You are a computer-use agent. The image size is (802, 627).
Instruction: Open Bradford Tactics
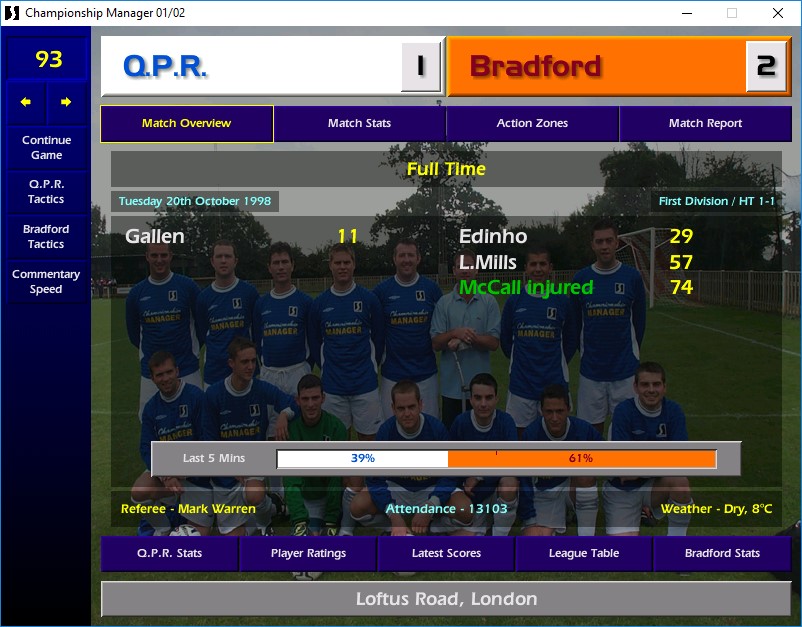point(46,237)
